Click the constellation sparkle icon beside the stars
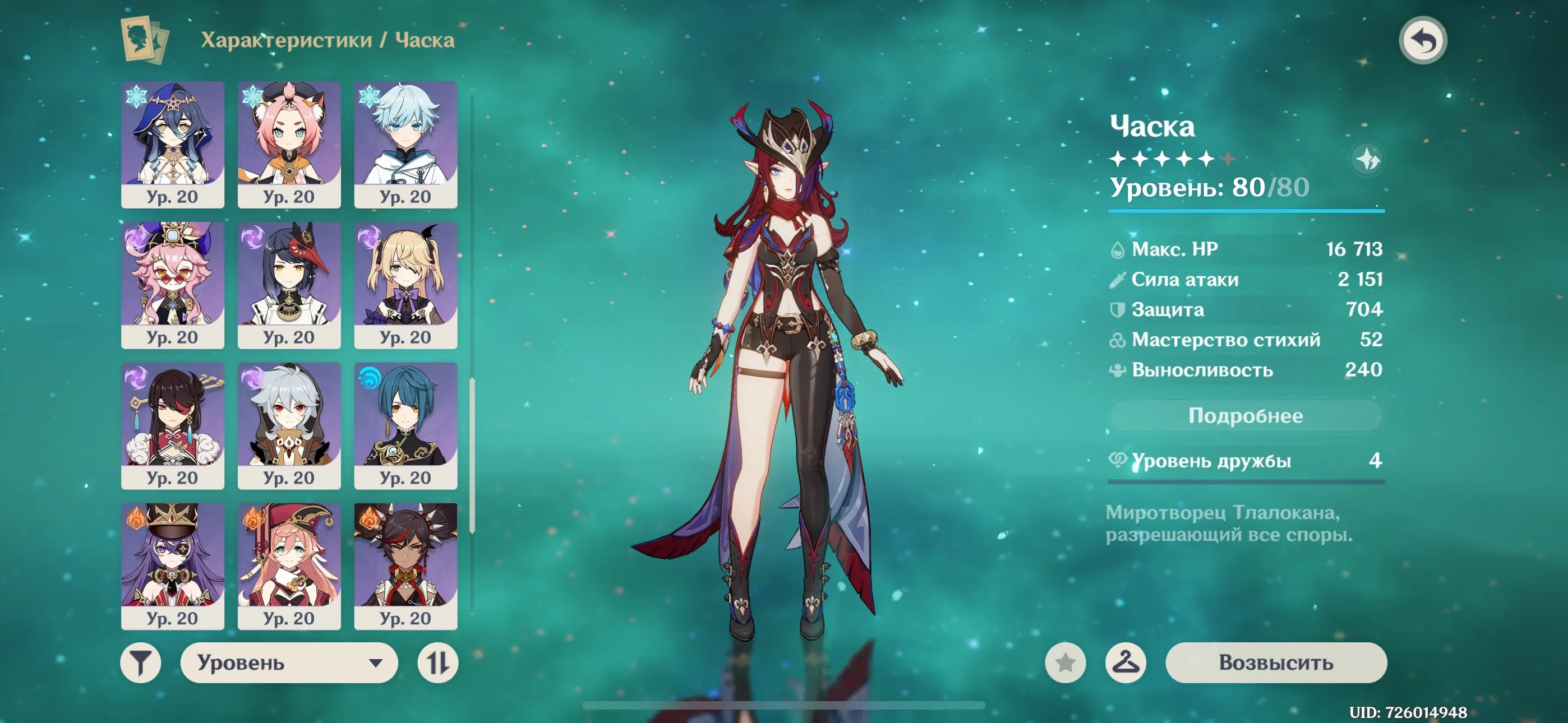Screen dimensions: 1568x723 pos(1367,158)
